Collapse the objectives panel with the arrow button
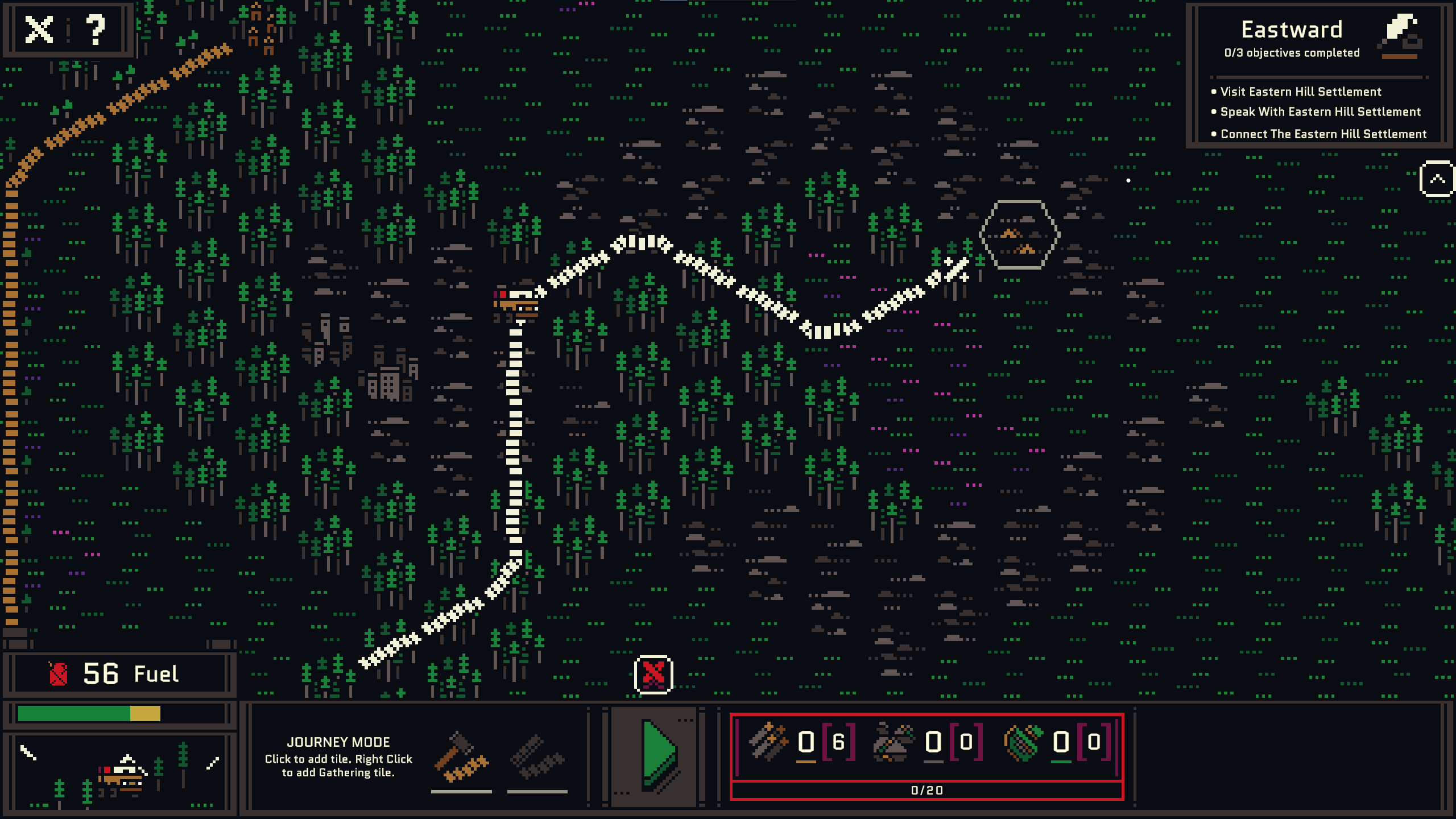Screen dimensions: 1456x819 (1437, 180)
